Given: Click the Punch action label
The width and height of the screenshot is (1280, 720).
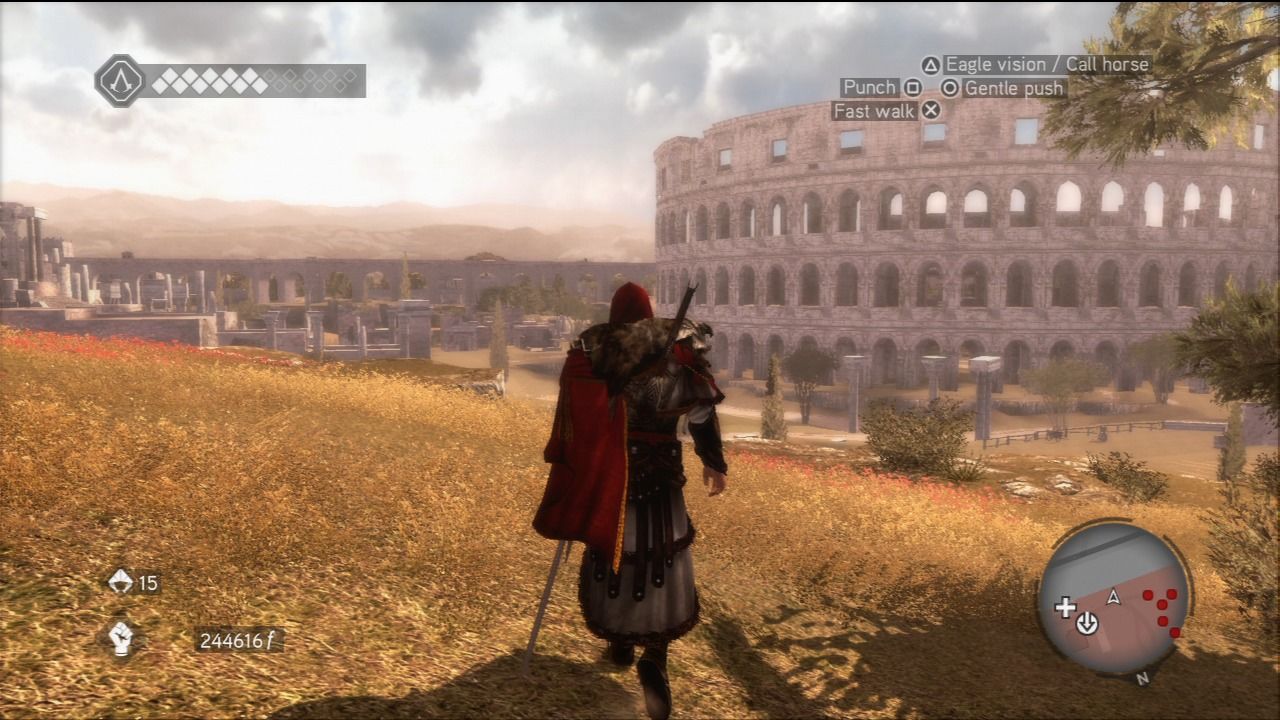Looking at the screenshot, I should click(868, 88).
